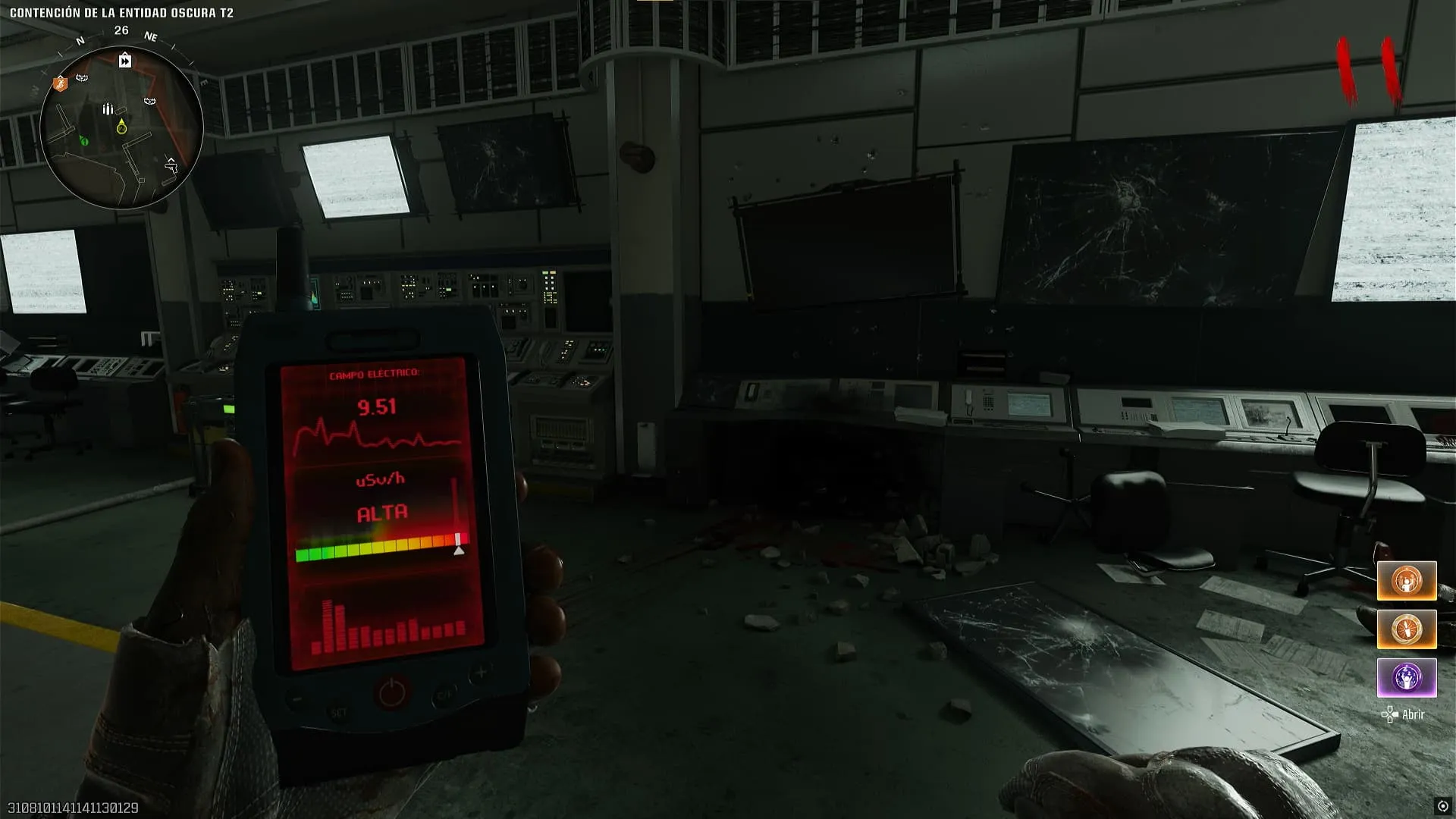Click the target icon in the bottom-right corner
The image size is (1456, 819).
tap(1442, 806)
